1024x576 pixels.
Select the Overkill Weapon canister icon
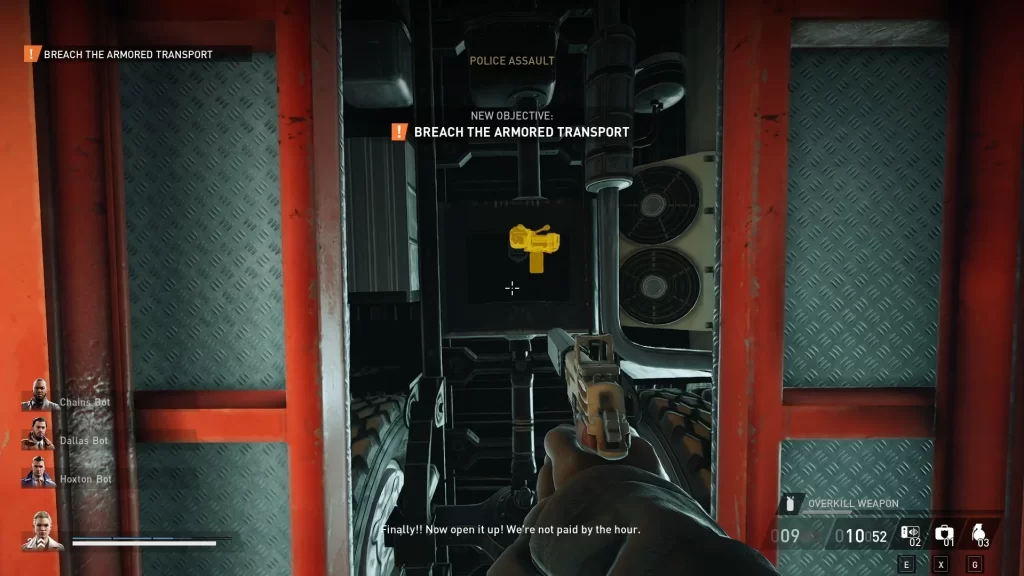[791, 503]
